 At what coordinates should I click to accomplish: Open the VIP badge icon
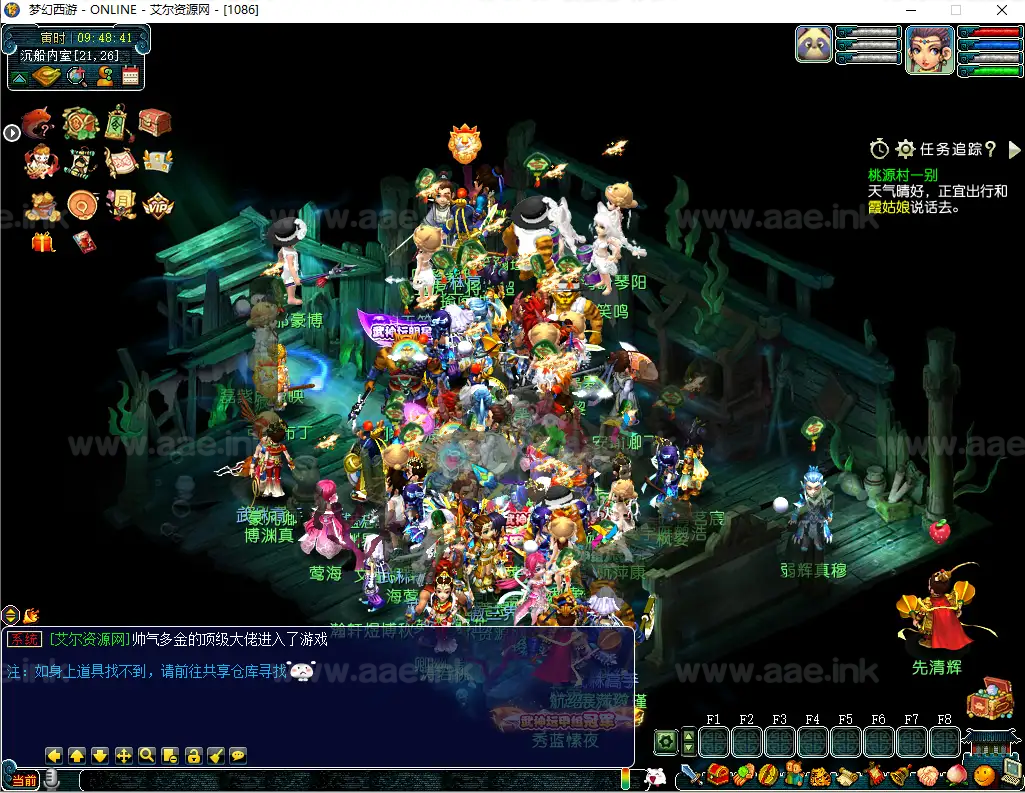click(x=157, y=205)
